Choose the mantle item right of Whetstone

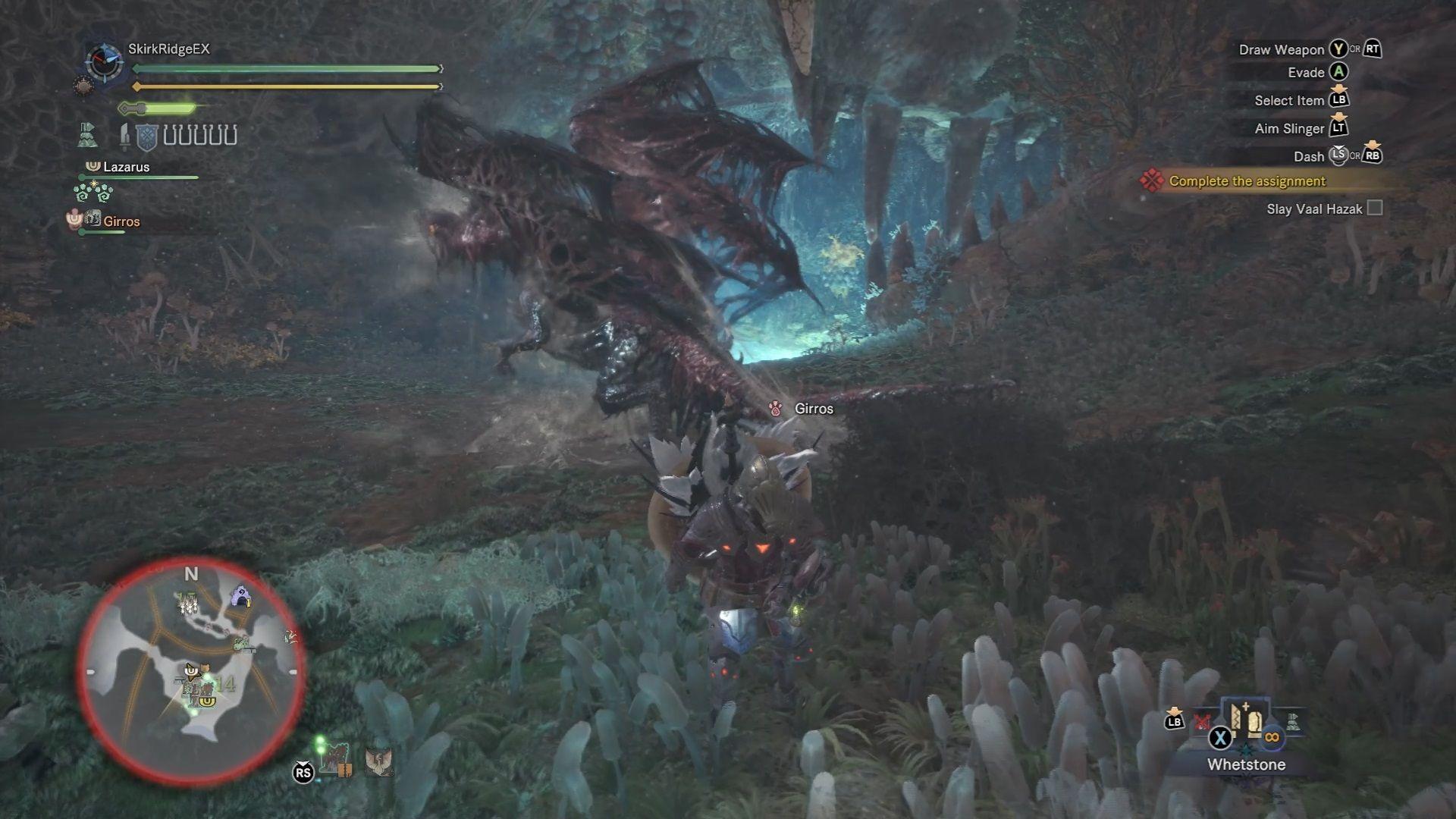pos(1292,722)
